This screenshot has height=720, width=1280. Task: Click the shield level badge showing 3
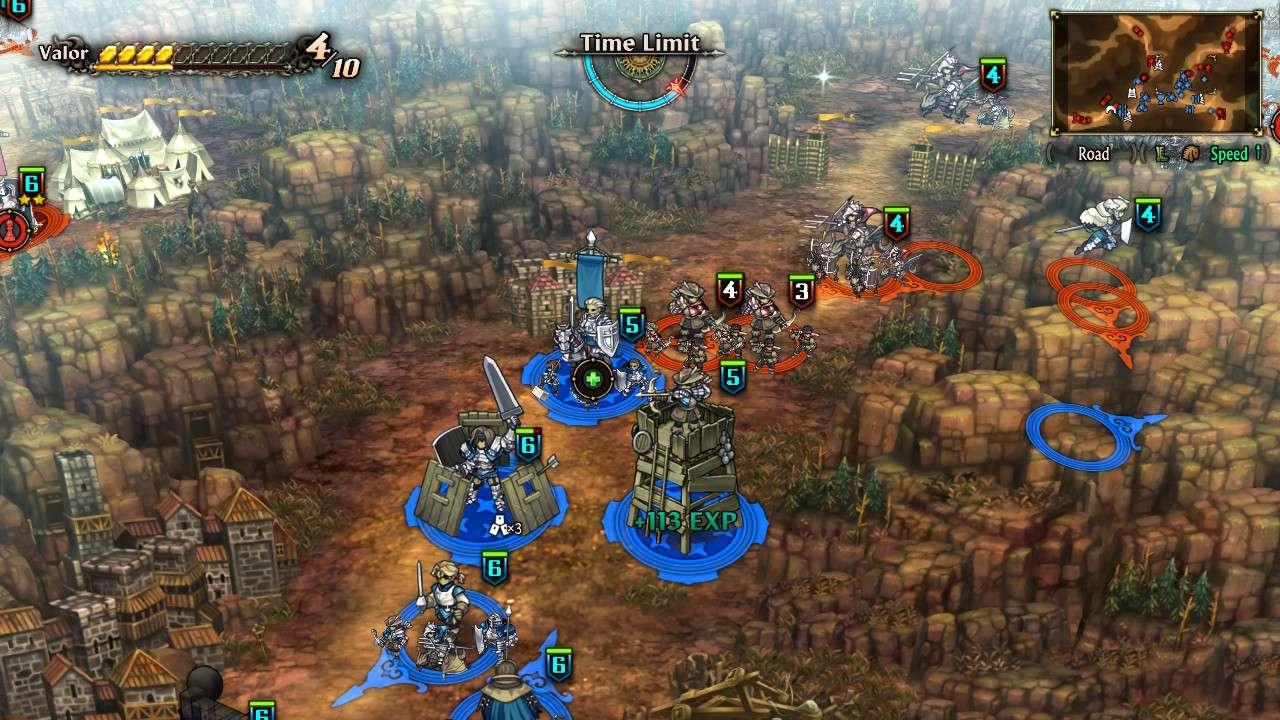coord(801,291)
